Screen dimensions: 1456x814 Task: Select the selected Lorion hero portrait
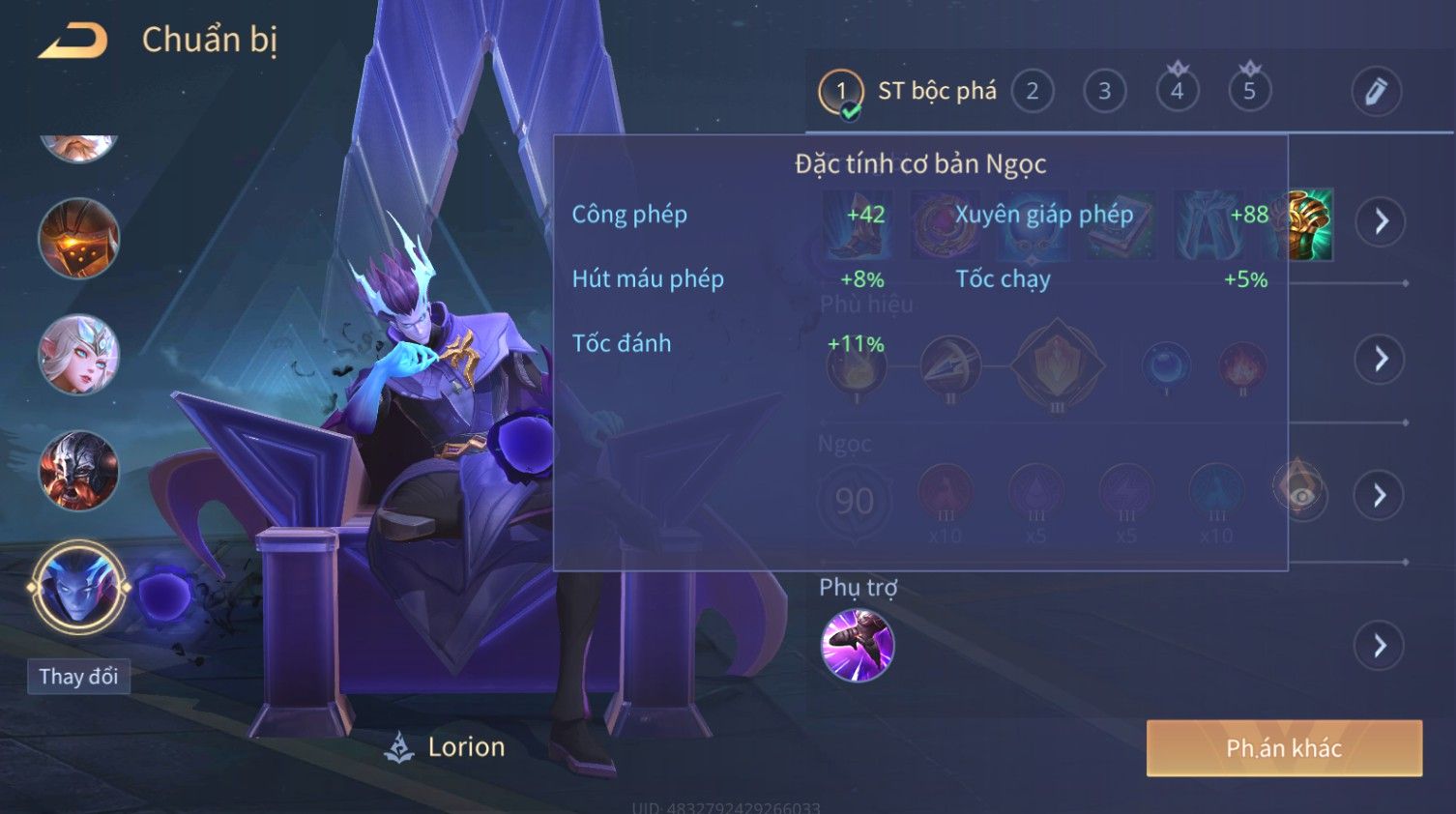click(78, 587)
